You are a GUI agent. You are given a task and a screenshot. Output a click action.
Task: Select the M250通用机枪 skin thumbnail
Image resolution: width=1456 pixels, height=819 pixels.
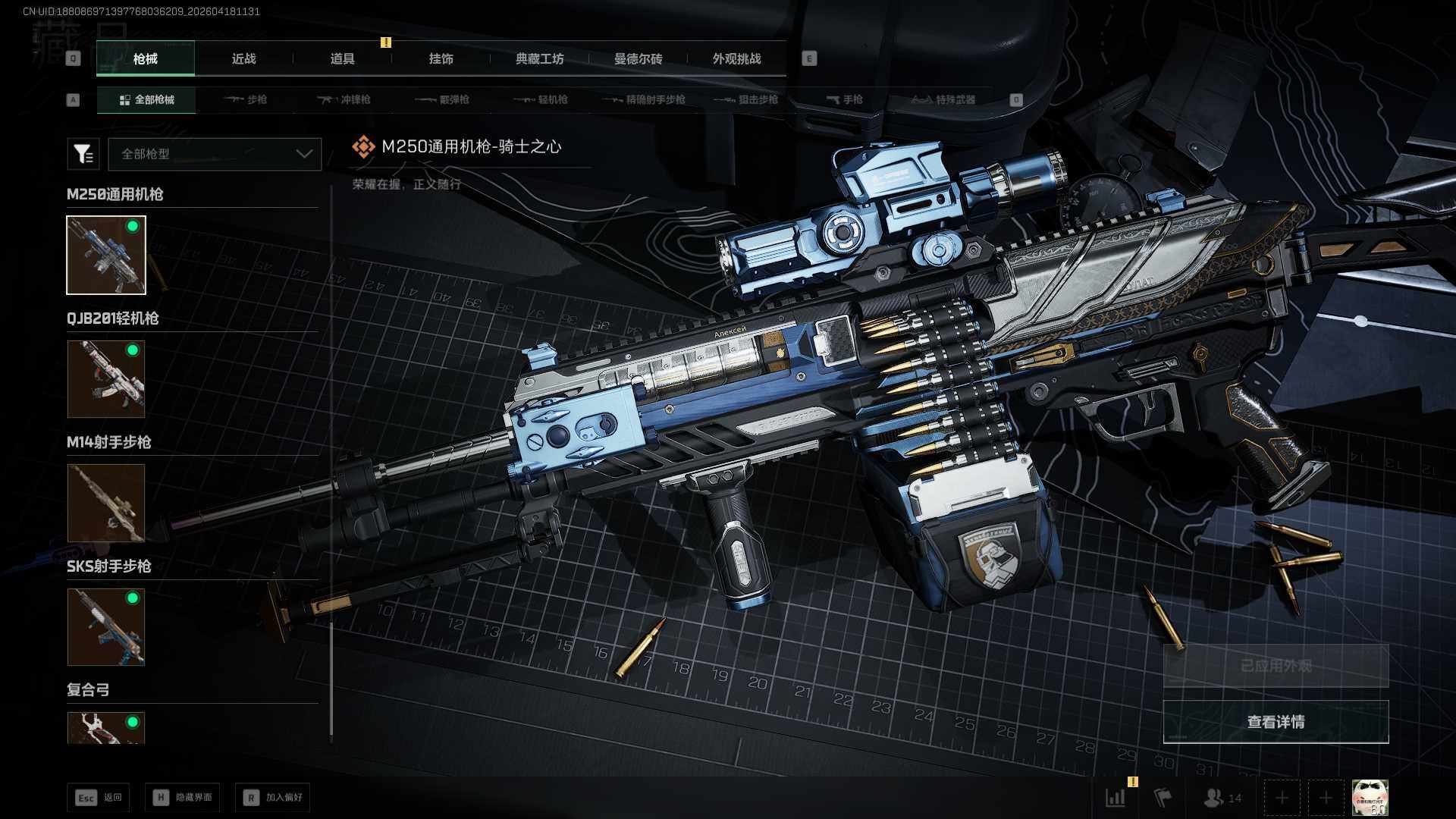106,255
